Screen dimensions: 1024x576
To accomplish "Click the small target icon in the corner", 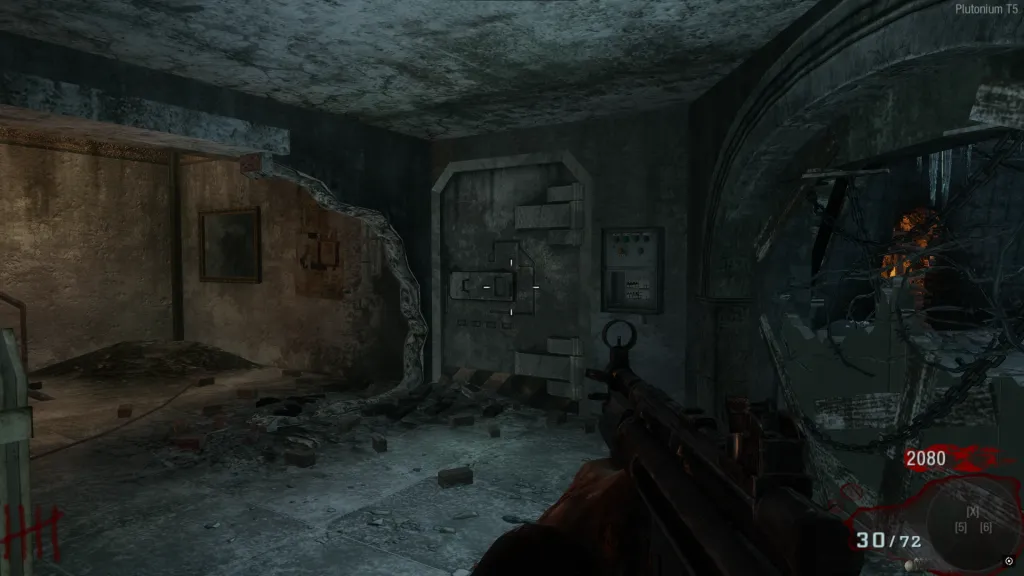I will [1008, 560].
